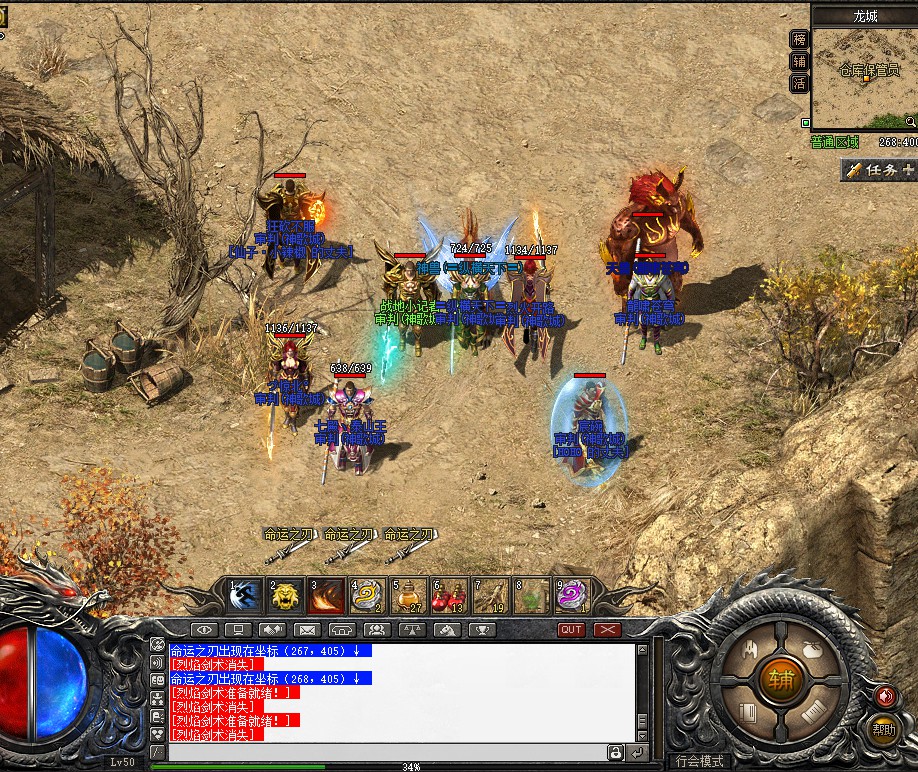Open the 任务 quest tracker button
Screen dimensions: 918x772
click(x=879, y=170)
